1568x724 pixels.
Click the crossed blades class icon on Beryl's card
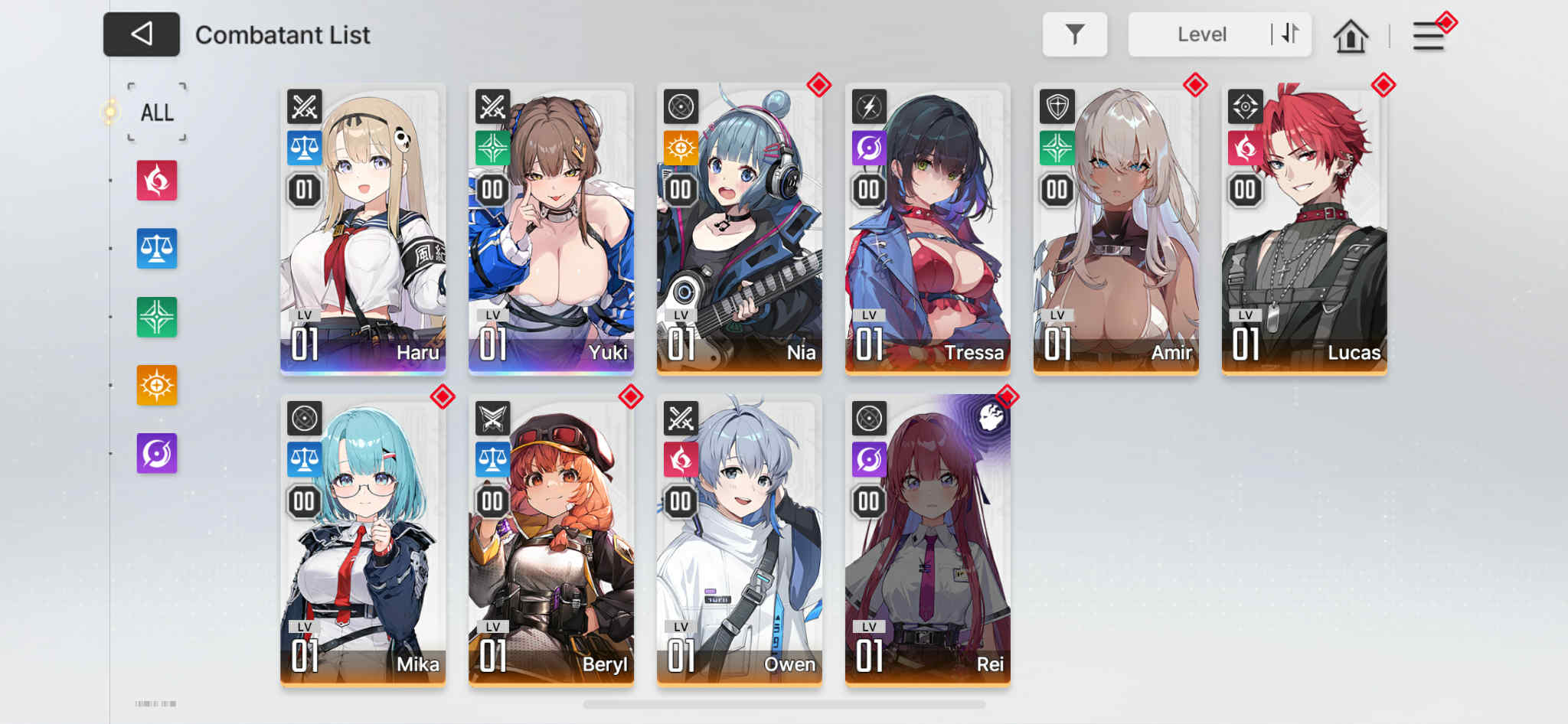point(492,419)
